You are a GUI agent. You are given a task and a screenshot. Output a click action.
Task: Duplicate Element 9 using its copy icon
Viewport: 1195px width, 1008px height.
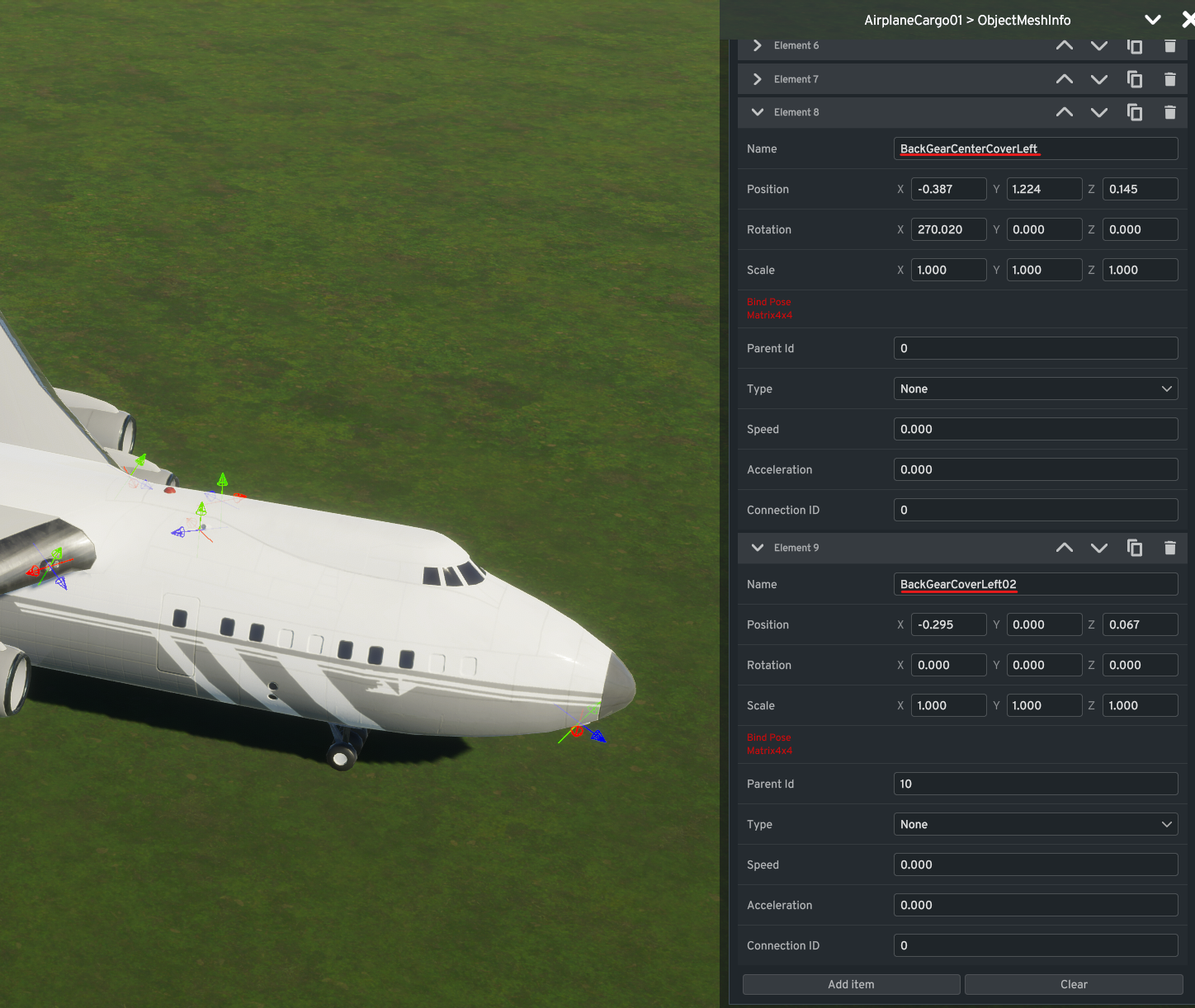point(1135,547)
